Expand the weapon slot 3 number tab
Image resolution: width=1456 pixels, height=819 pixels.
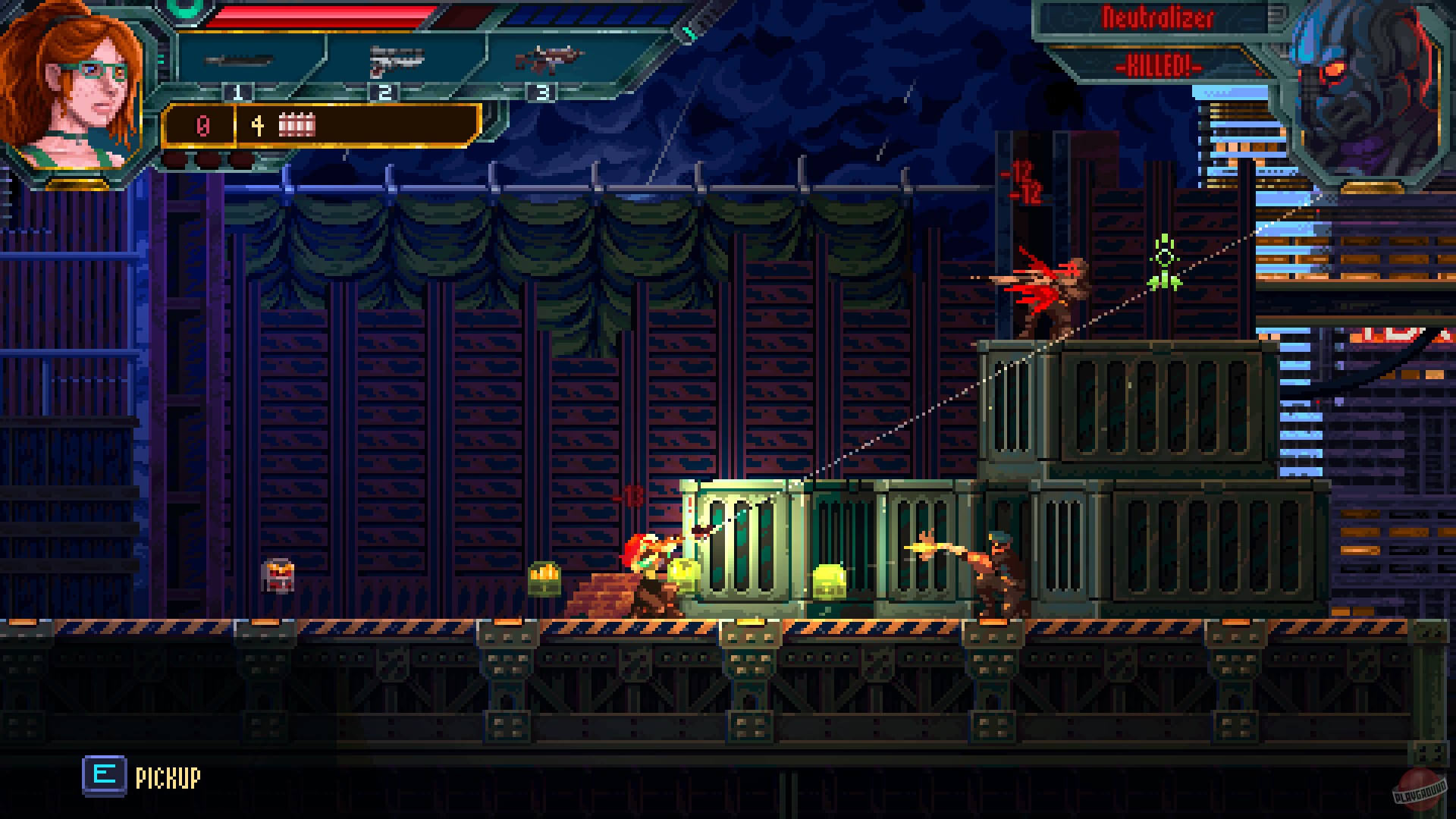(x=541, y=93)
